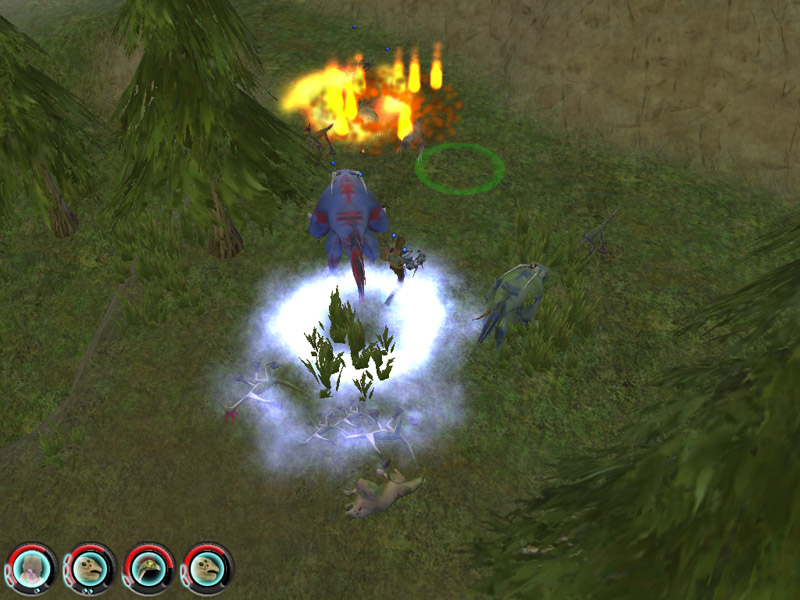Select the green red-crested creature portrait
The height and width of the screenshot is (600, 800).
(x=149, y=568)
